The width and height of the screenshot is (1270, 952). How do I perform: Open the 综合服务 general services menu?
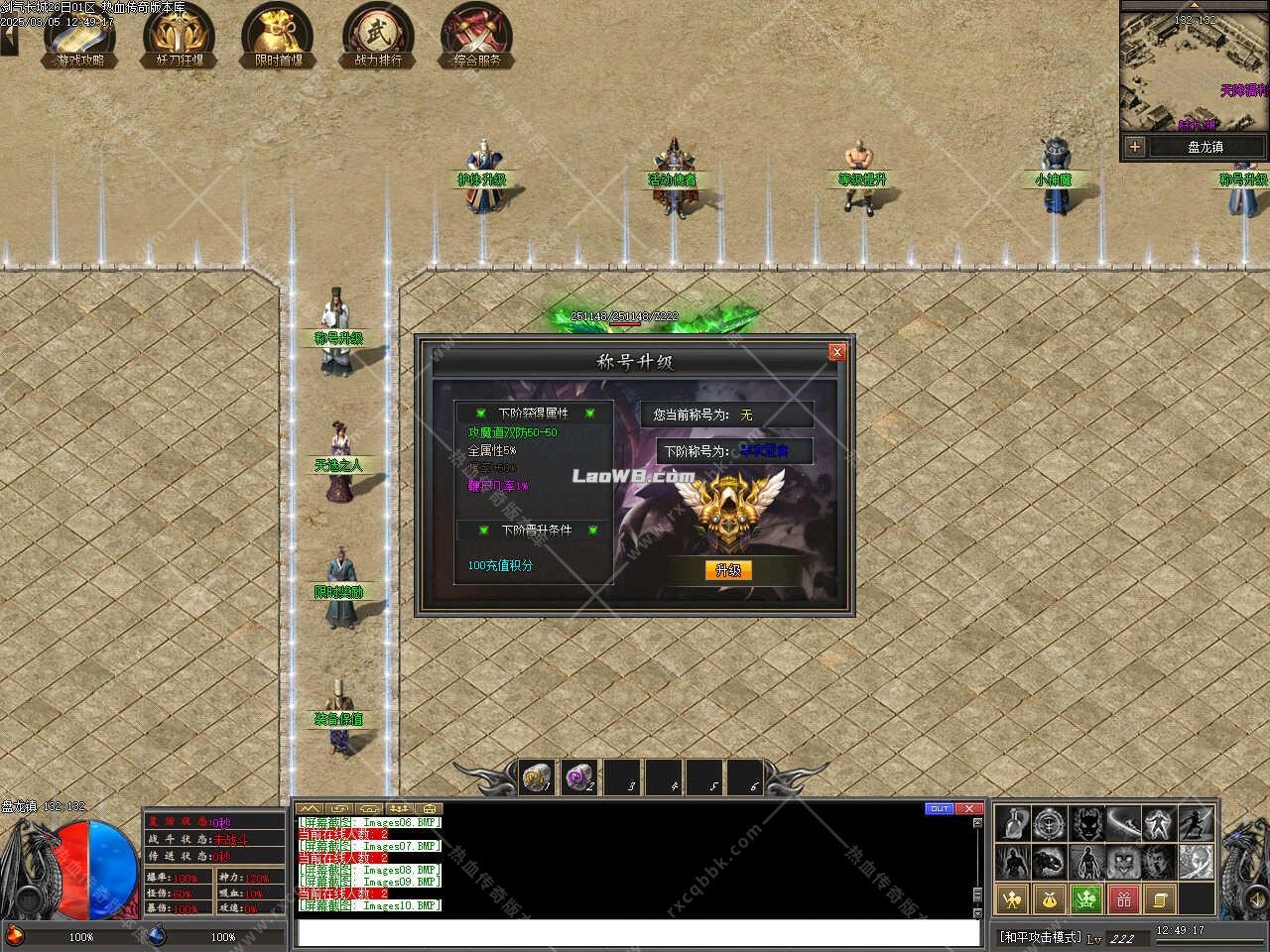477,36
